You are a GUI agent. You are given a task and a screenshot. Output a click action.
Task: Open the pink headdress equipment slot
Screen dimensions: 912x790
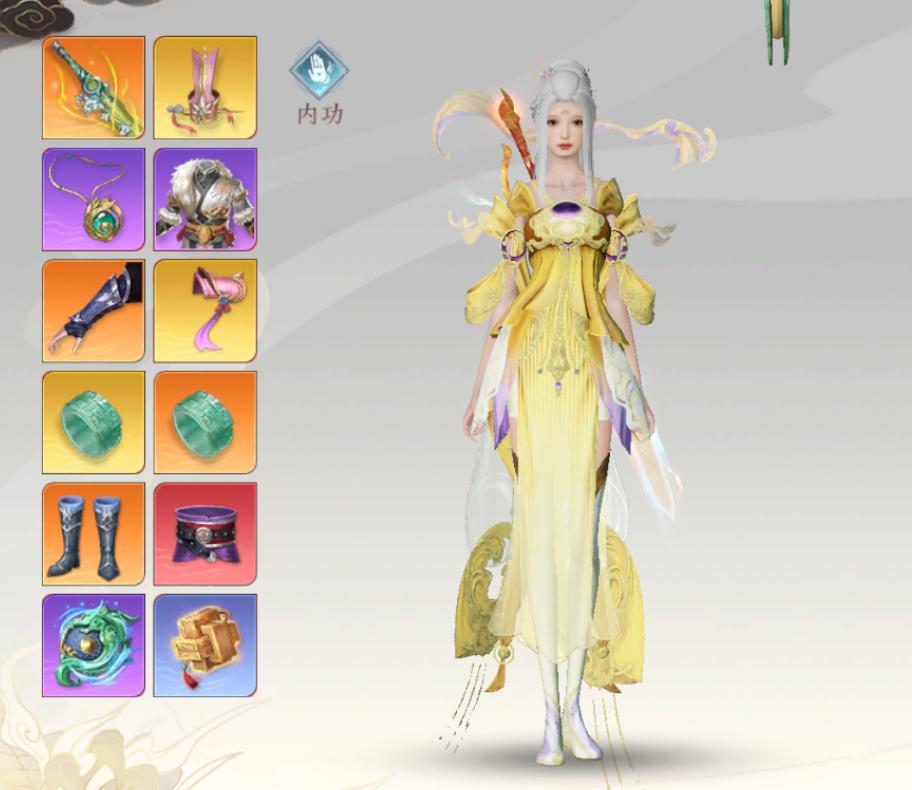pyautogui.click(x=205, y=88)
